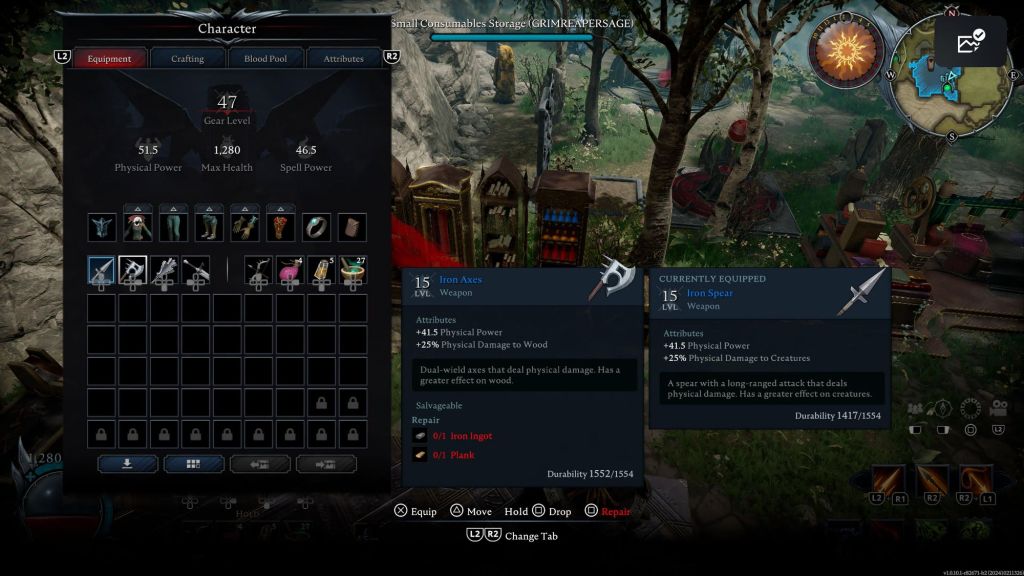Select the Equipment tab
The height and width of the screenshot is (576, 1024).
(x=109, y=59)
